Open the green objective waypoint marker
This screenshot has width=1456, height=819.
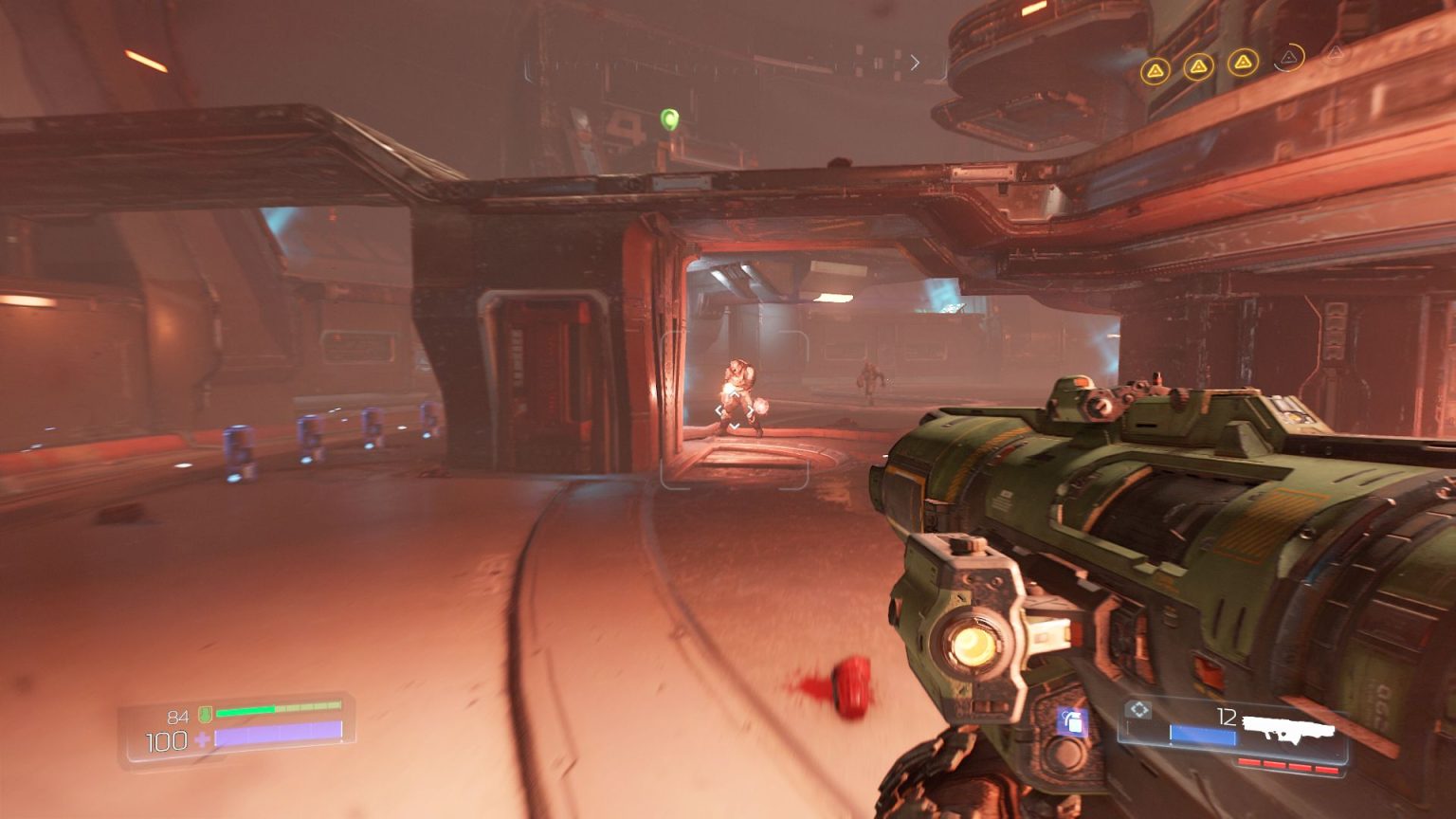coord(670,118)
